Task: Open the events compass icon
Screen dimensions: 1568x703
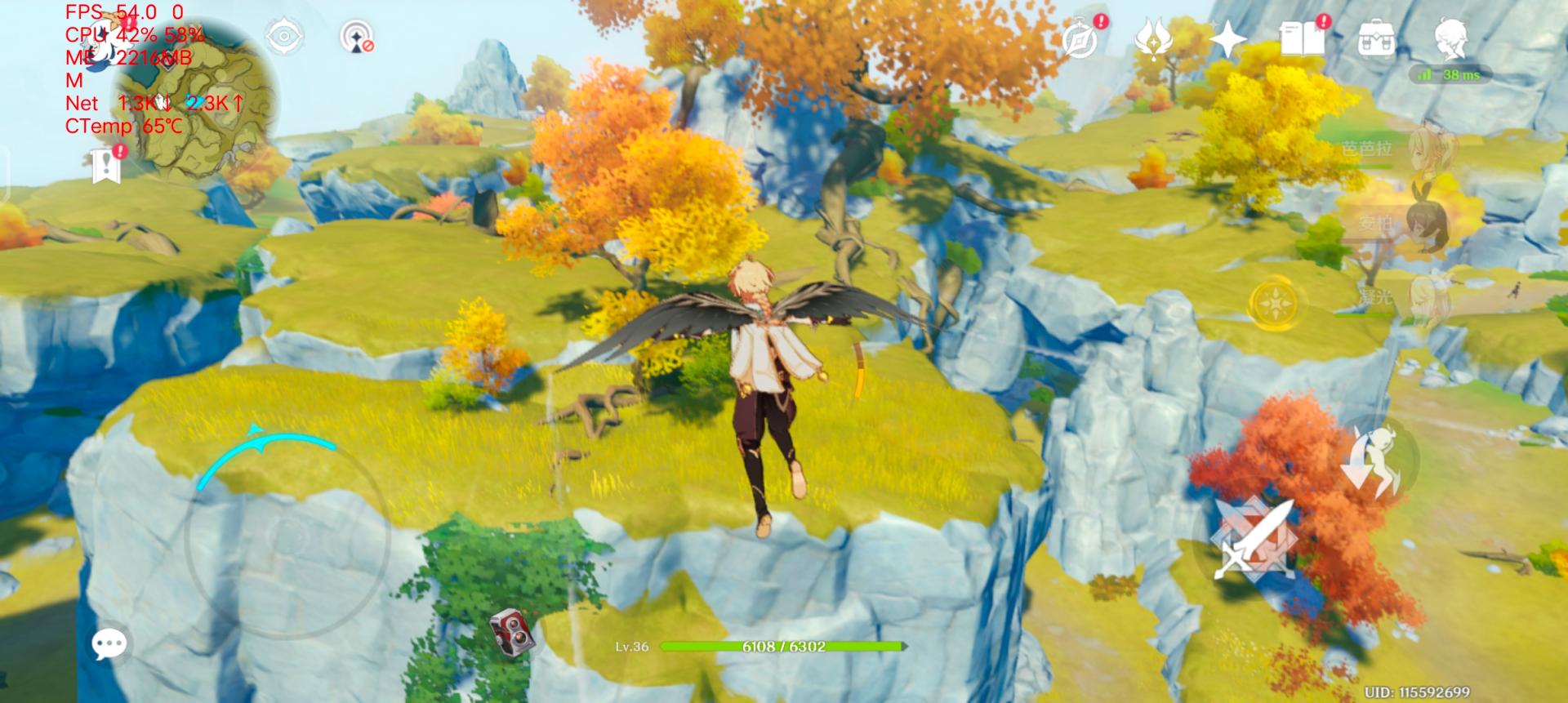Action: 1082,39
